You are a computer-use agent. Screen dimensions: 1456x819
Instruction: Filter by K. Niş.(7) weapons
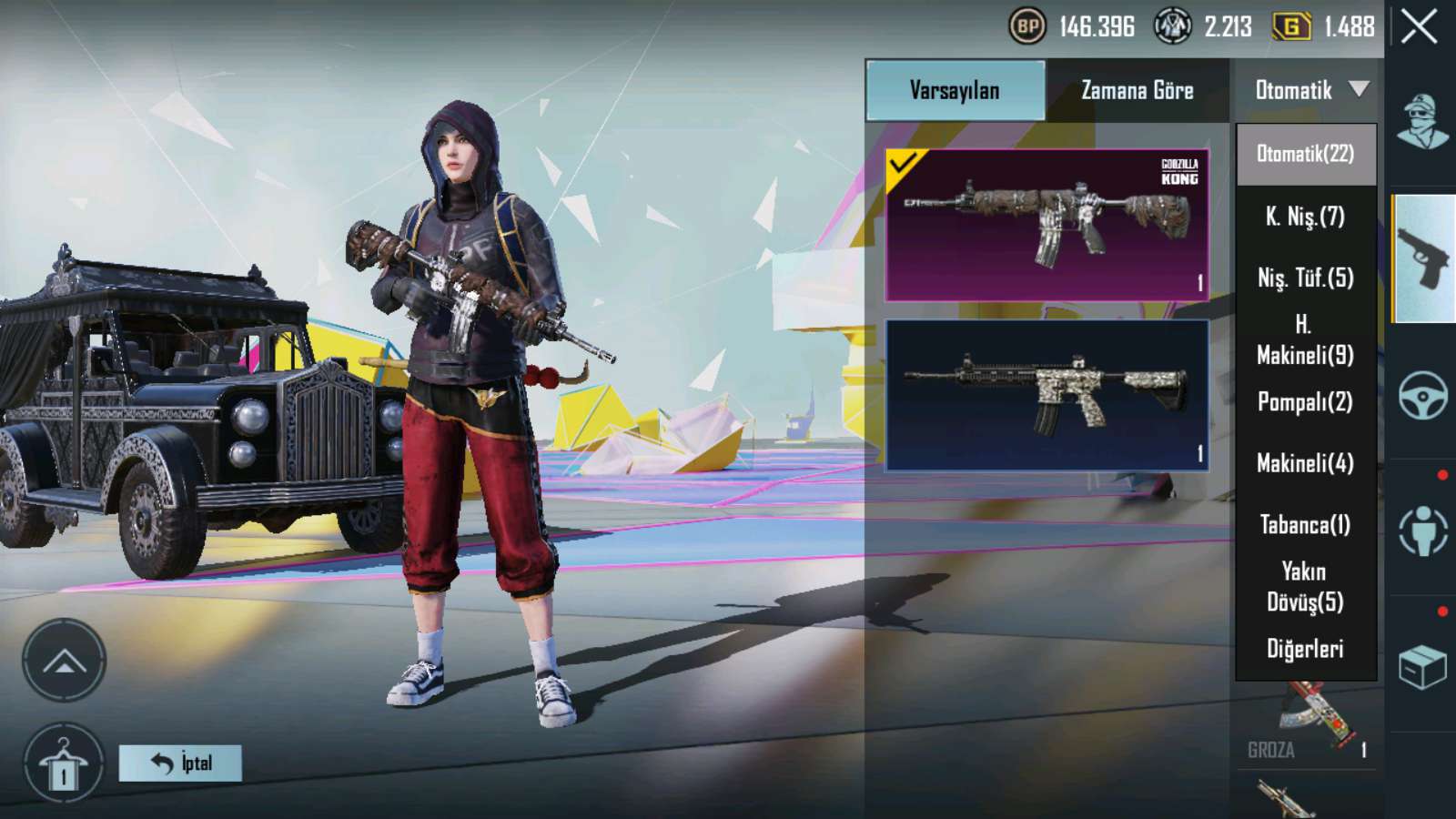pos(1305,217)
